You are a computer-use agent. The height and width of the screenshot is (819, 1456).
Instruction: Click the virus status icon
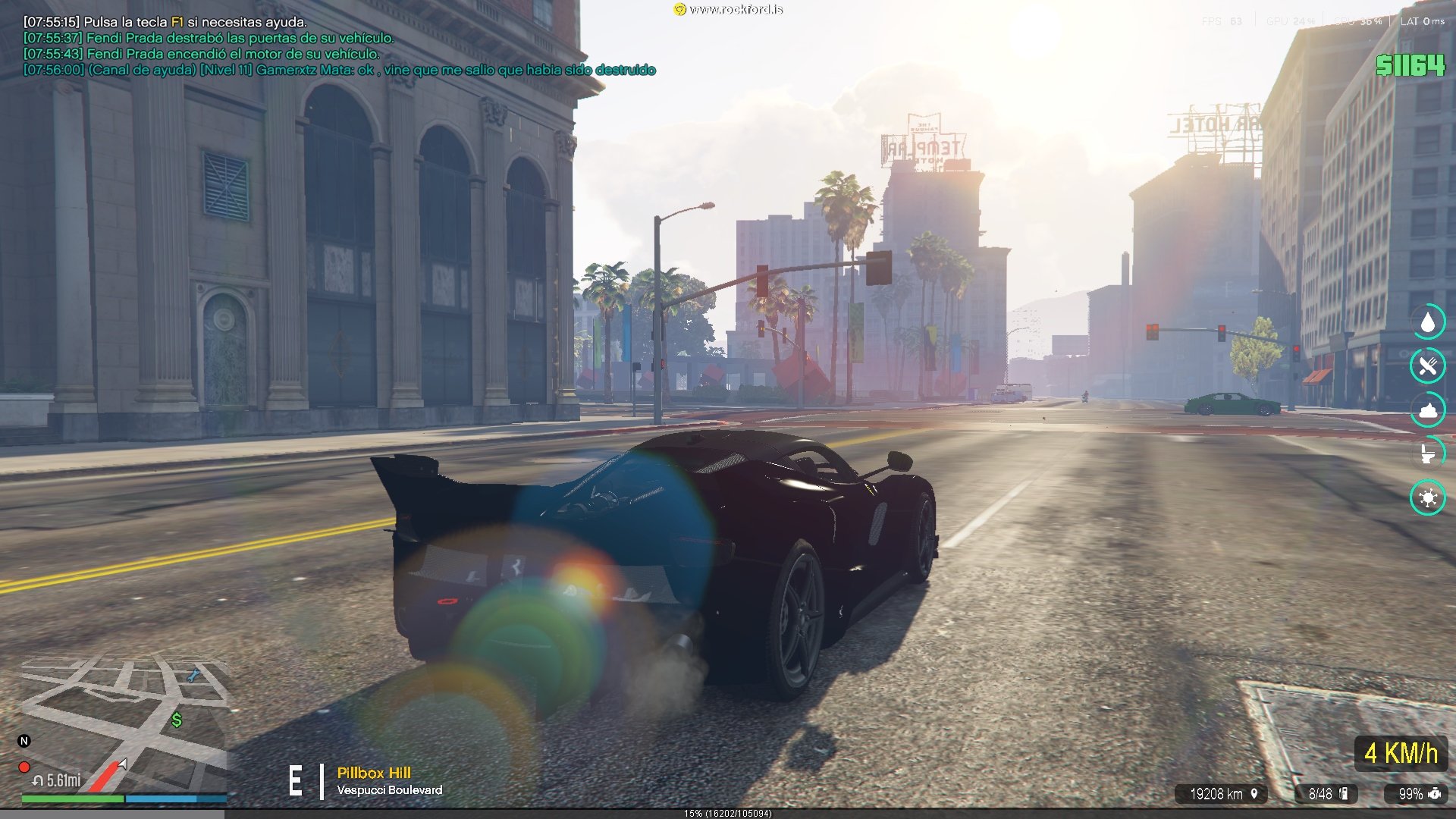pos(1428,497)
